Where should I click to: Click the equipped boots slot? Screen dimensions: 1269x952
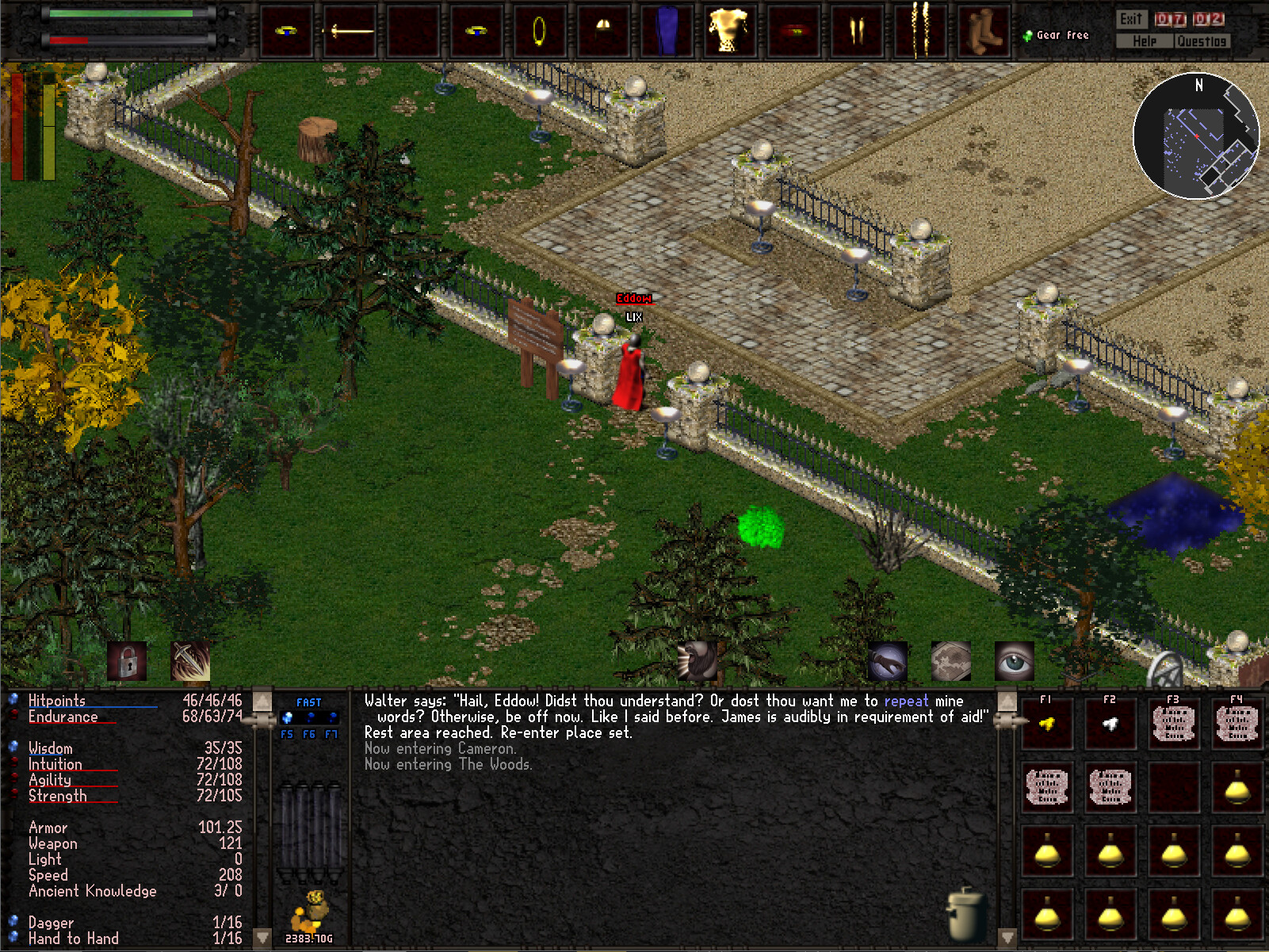983,32
